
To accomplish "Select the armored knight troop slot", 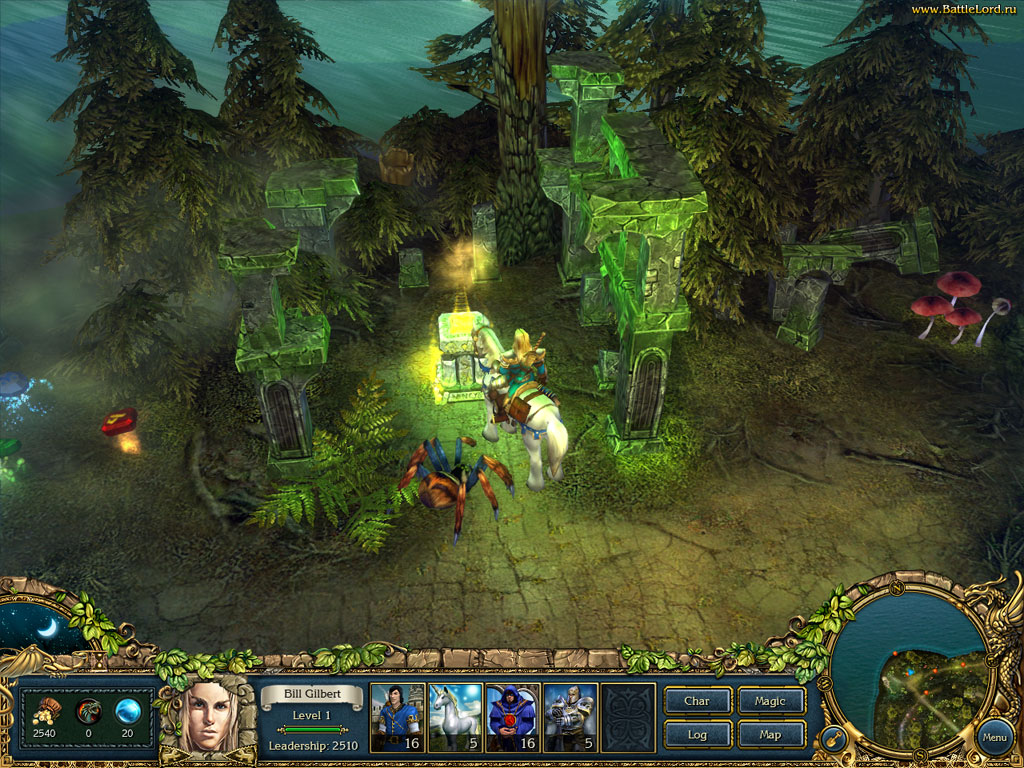I will (570, 716).
